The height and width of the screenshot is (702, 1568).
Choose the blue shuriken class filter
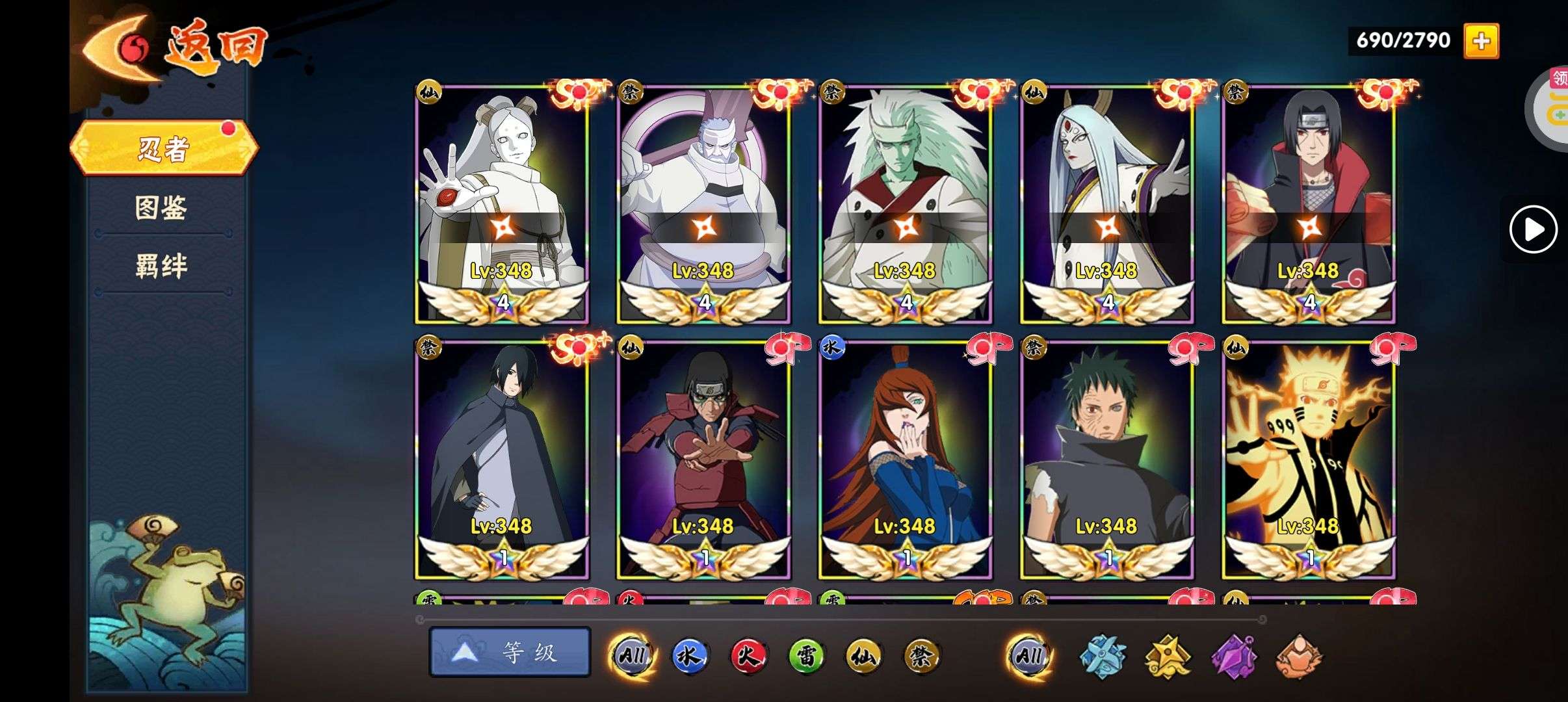[x=1103, y=656]
